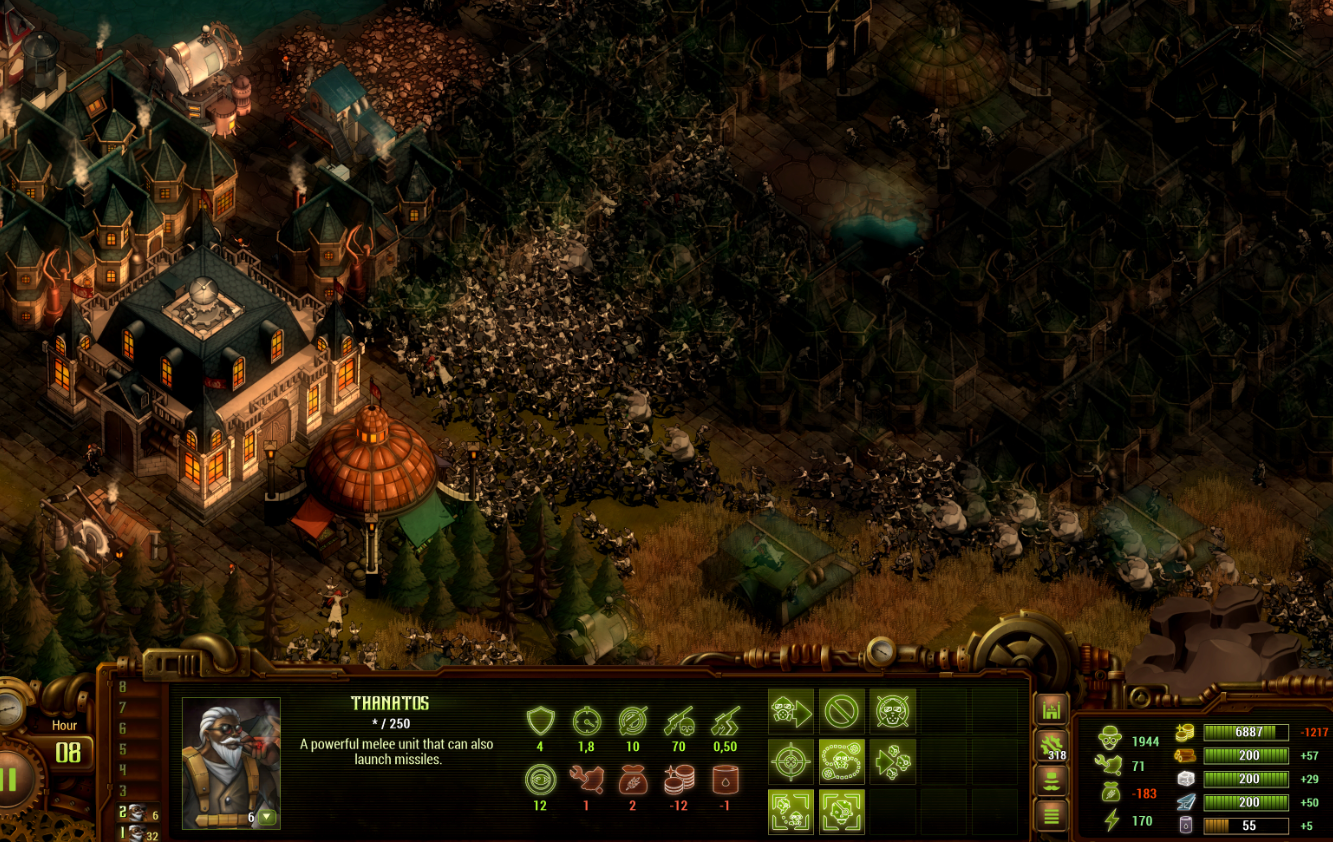
Task: Open the buildings construction menu icon
Action: tap(1050, 708)
